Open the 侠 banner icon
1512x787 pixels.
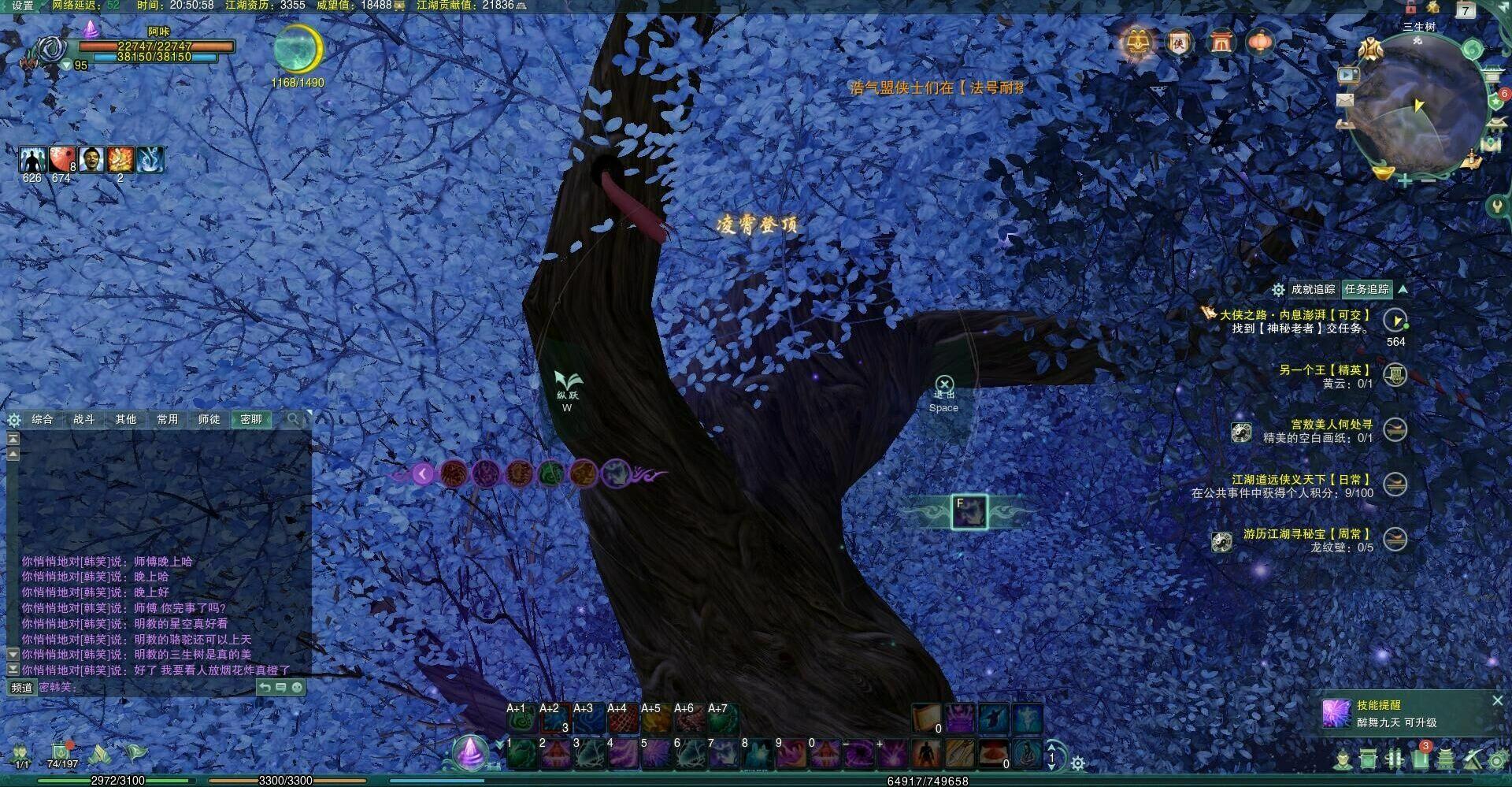click(x=1178, y=42)
